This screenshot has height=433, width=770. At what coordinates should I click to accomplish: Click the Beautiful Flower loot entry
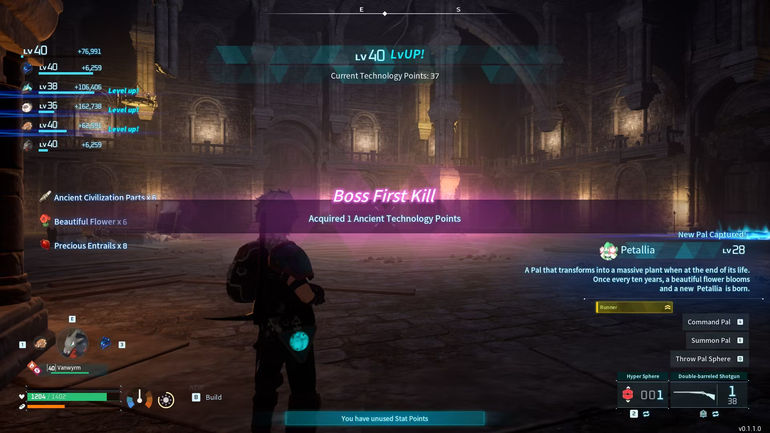(x=90, y=221)
